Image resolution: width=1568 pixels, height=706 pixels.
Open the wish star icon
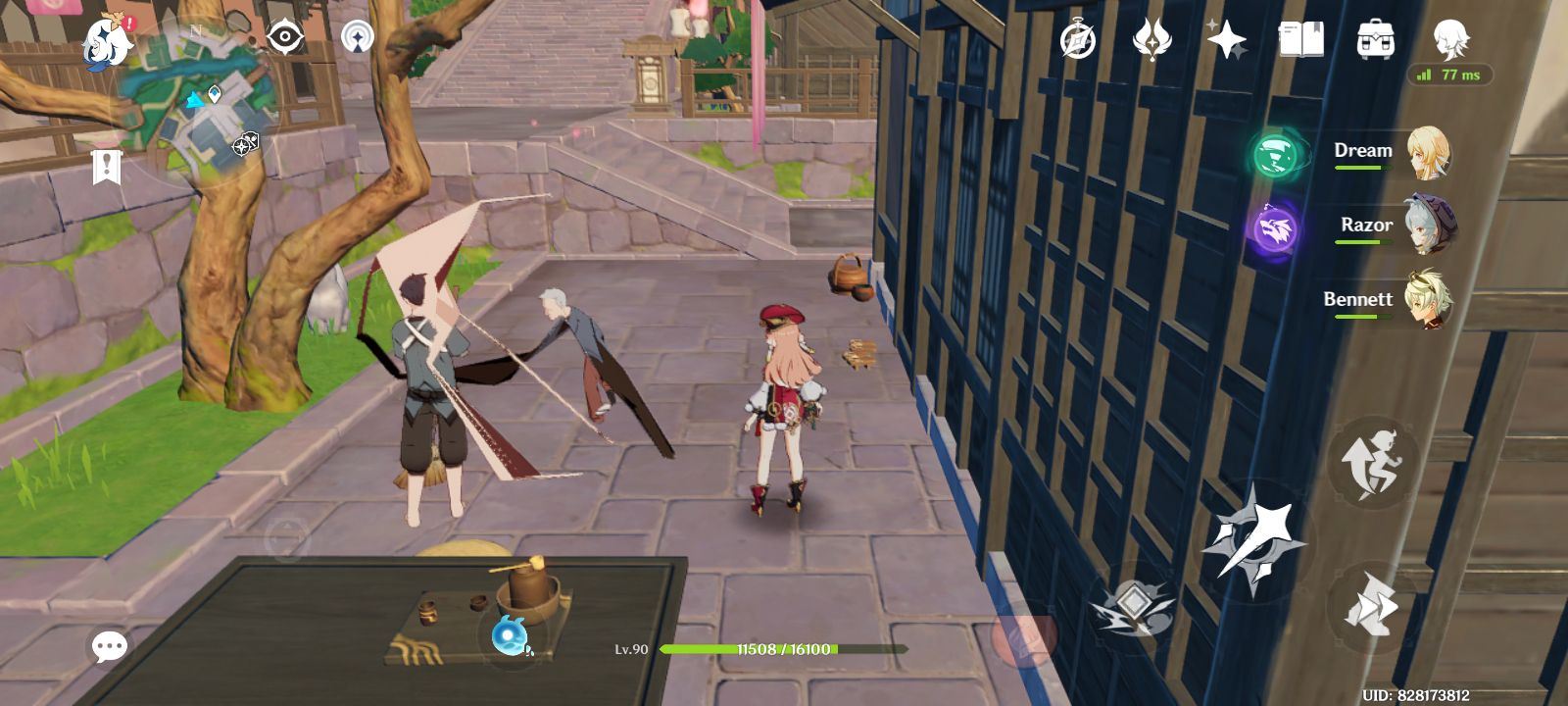1226,41
